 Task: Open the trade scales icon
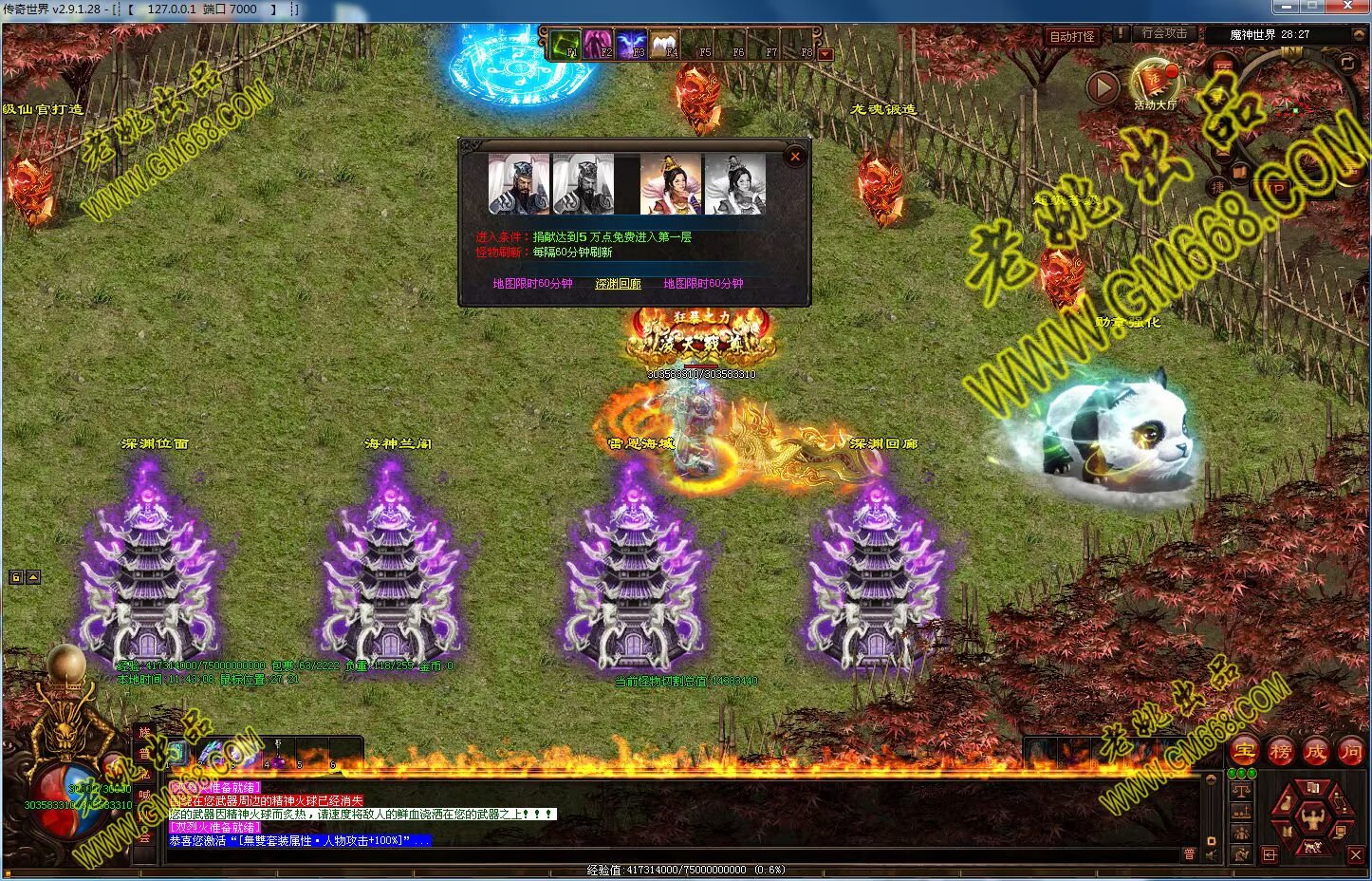[1241, 790]
